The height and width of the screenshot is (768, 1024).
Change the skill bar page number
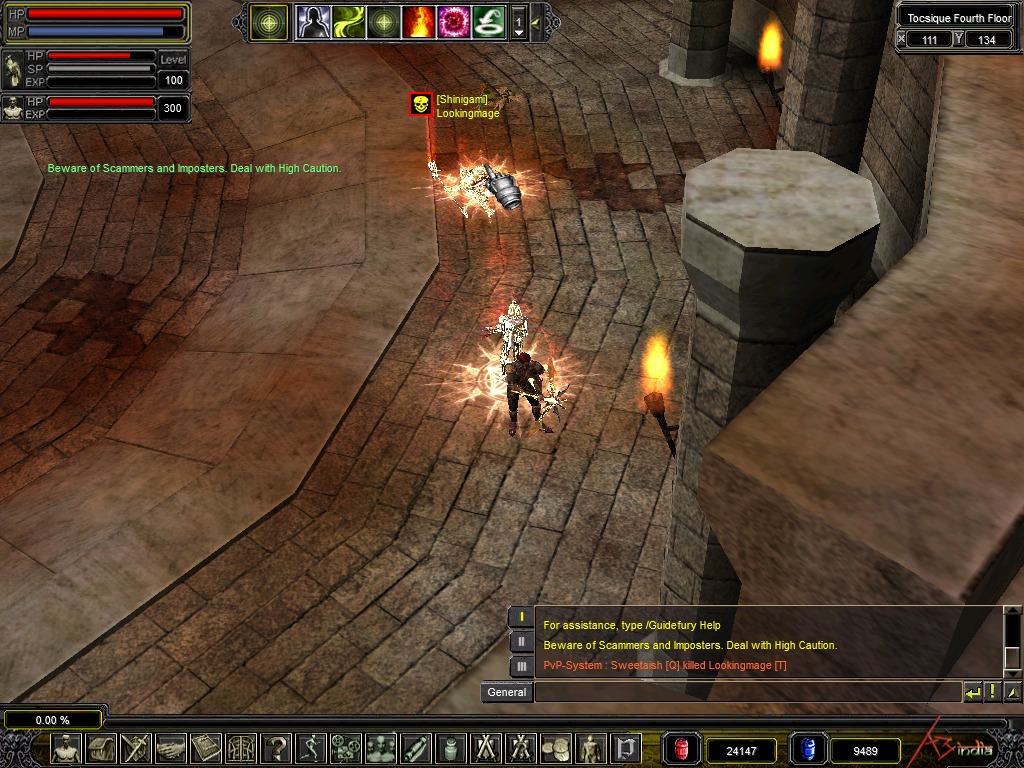(519, 22)
